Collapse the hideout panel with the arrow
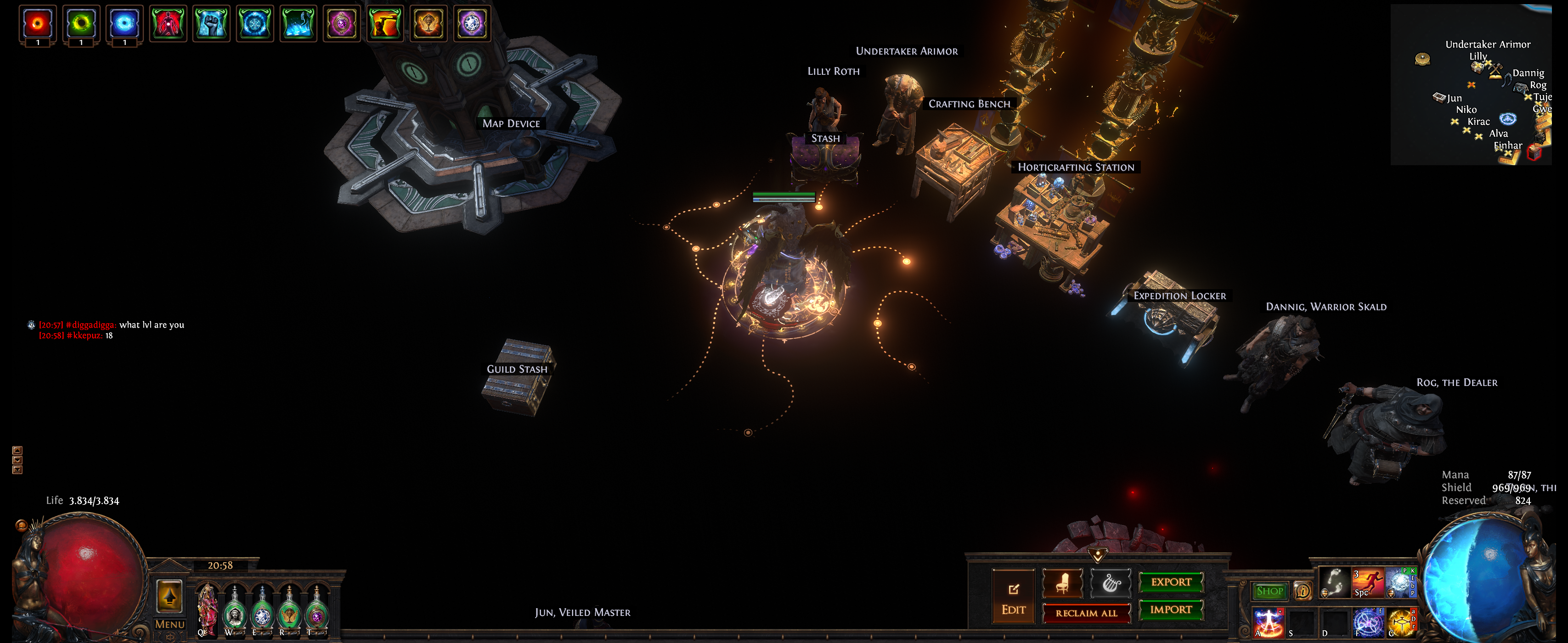Screen dimensions: 1568x643 pos(1098,555)
